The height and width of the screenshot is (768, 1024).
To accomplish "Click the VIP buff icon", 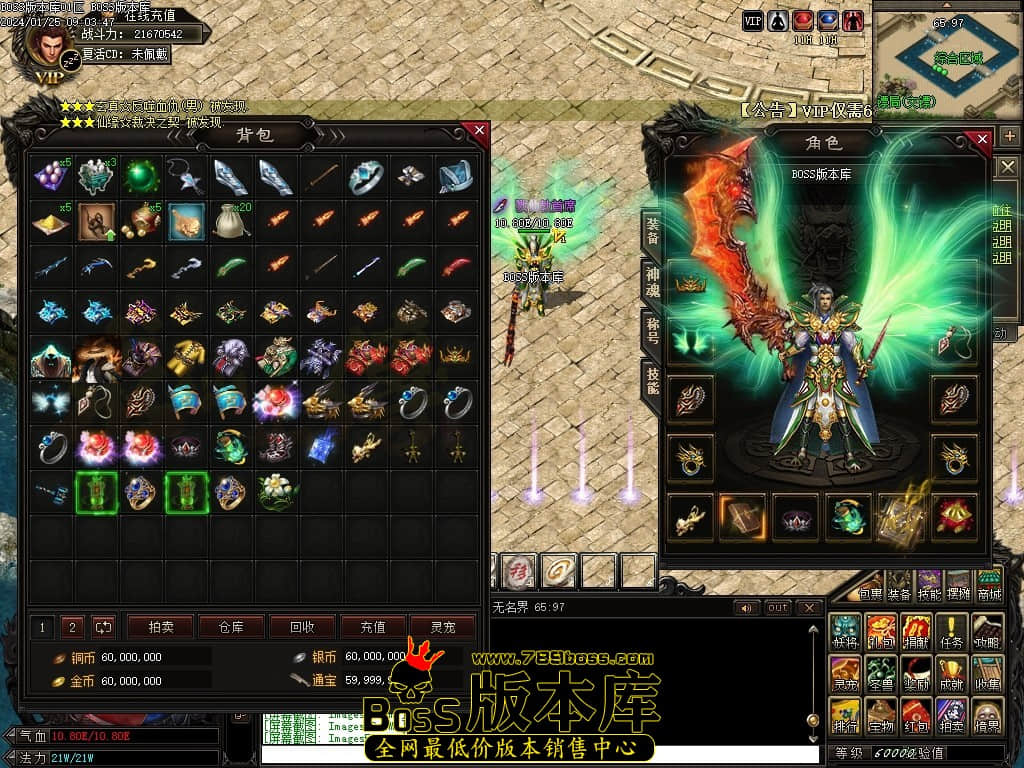I will click(753, 20).
